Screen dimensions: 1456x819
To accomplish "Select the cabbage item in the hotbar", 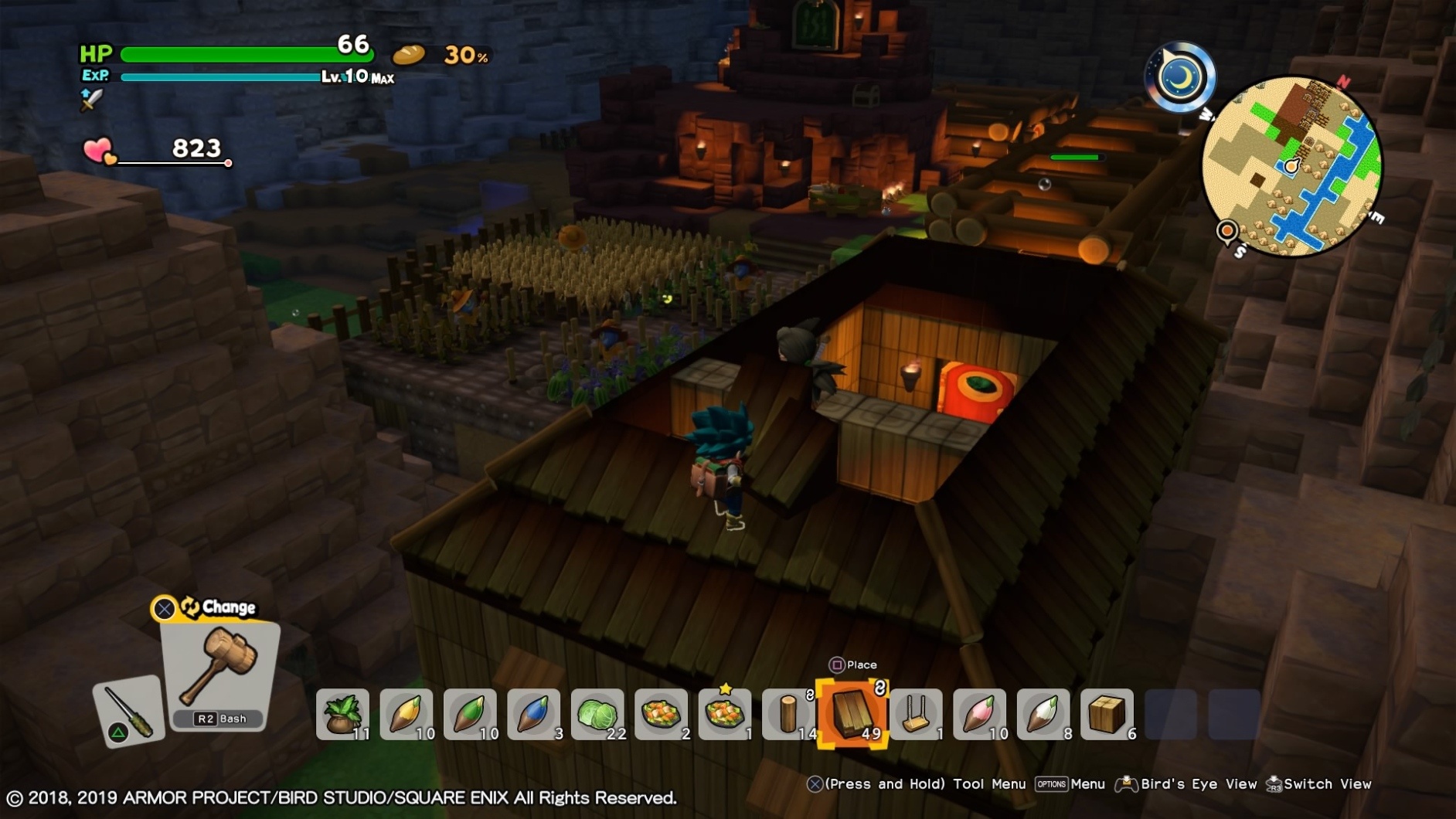I will point(599,715).
